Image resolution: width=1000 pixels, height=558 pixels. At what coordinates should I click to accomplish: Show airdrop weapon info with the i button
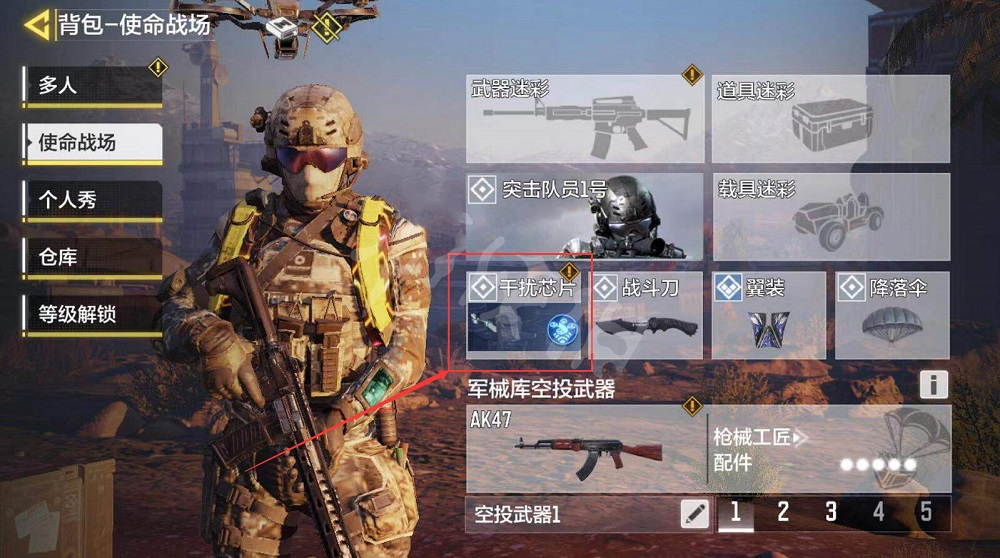(933, 384)
